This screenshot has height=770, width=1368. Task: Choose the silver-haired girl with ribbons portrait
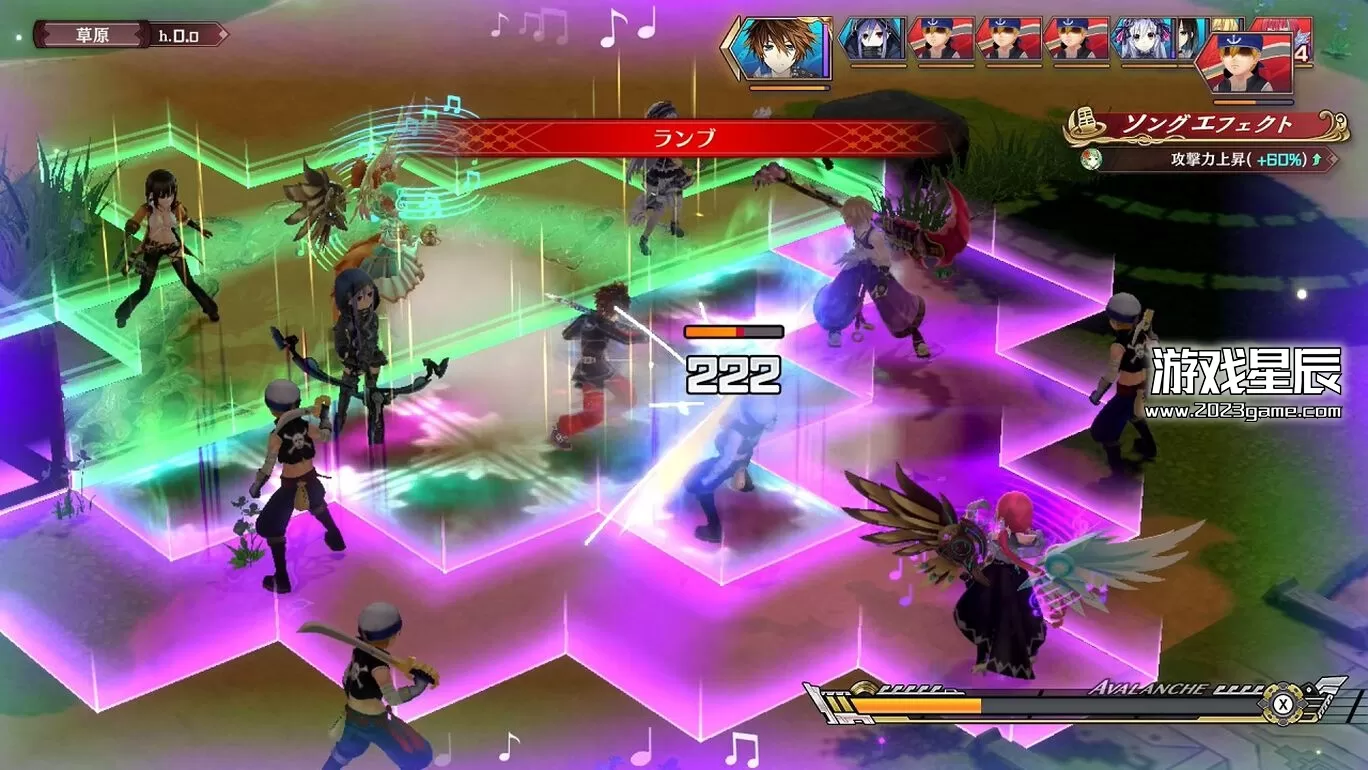[1144, 40]
